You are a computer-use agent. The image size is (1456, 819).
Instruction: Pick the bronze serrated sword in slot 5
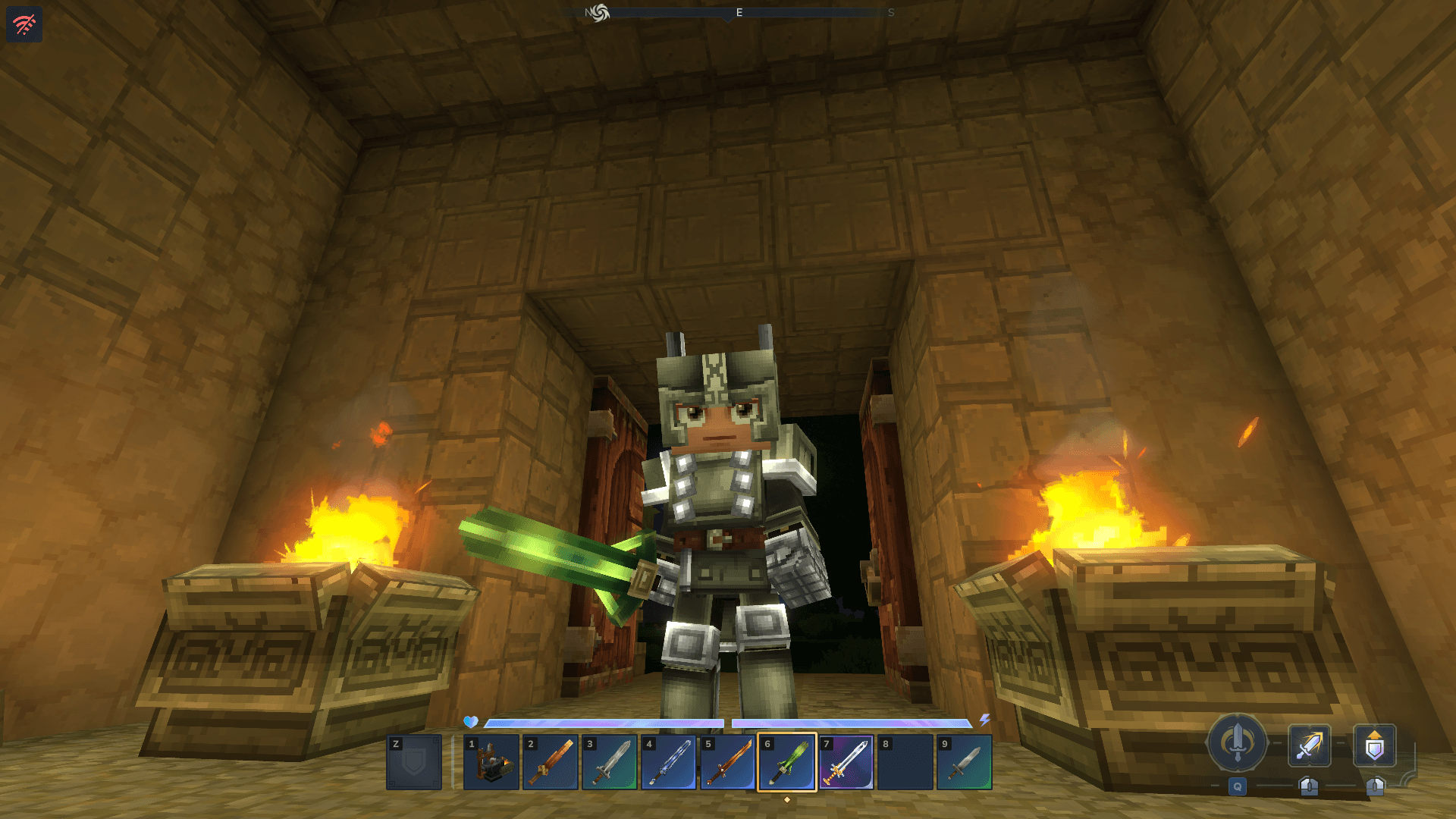pos(728,762)
